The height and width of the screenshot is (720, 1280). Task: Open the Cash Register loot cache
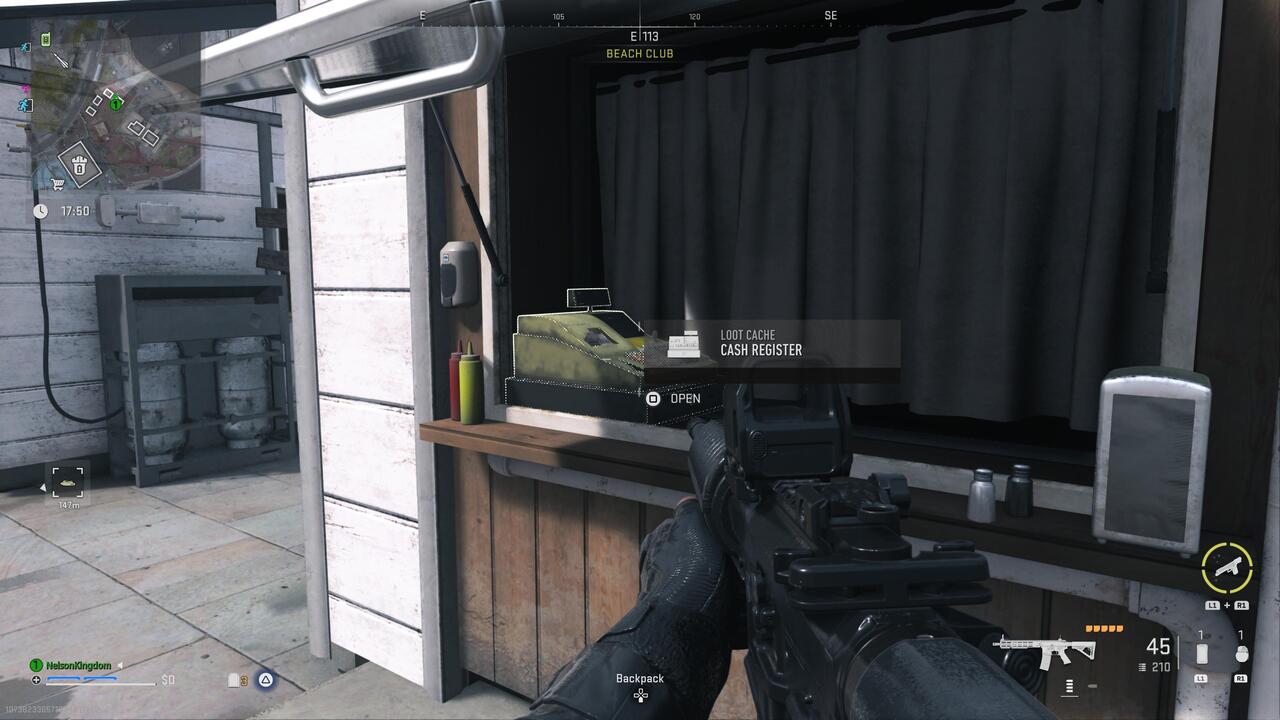(653, 397)
